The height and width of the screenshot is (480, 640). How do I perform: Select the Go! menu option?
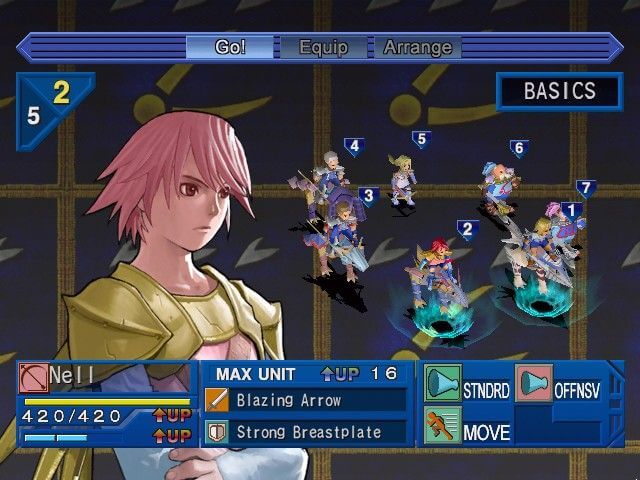tap(230, 47)
